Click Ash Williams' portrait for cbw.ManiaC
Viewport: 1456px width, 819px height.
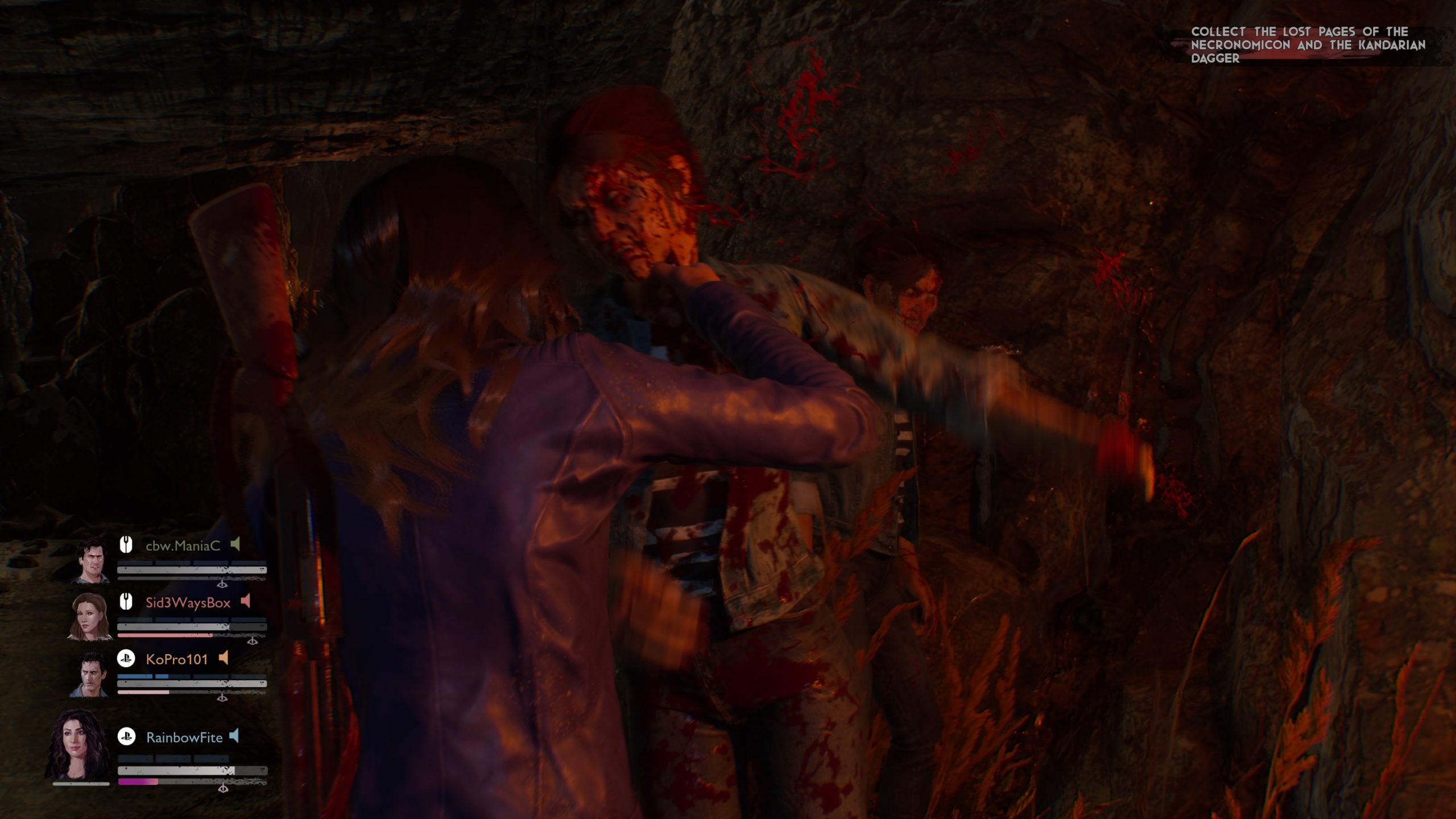point(91,563)
